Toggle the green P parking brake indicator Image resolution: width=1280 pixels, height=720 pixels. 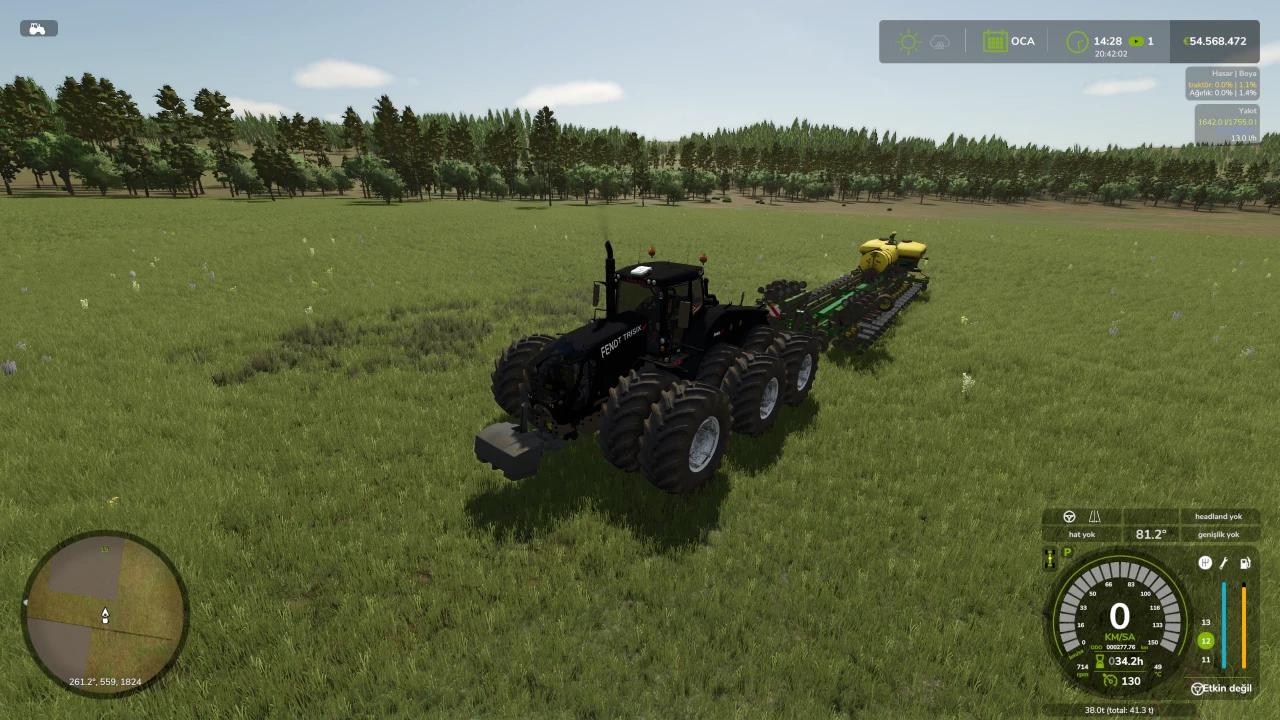coord(1066,553)
